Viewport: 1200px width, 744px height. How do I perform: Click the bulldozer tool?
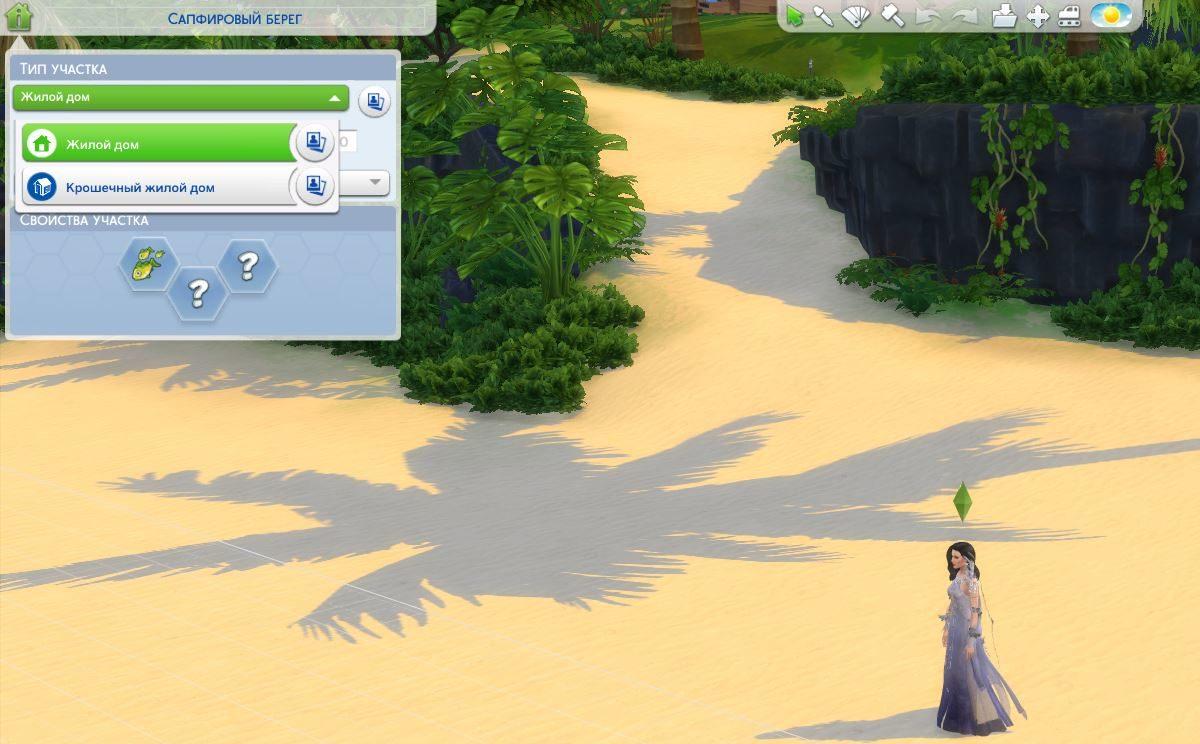coord(1069,16)
